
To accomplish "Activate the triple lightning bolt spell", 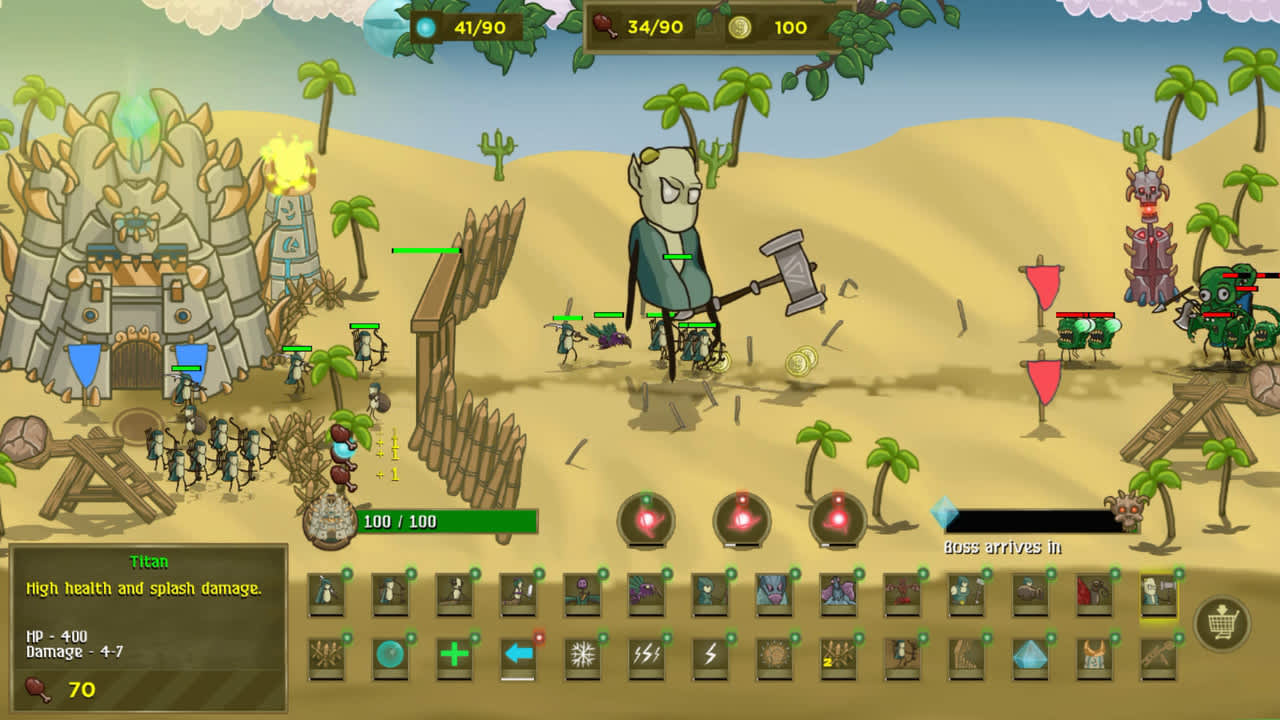I will [646, 655].
